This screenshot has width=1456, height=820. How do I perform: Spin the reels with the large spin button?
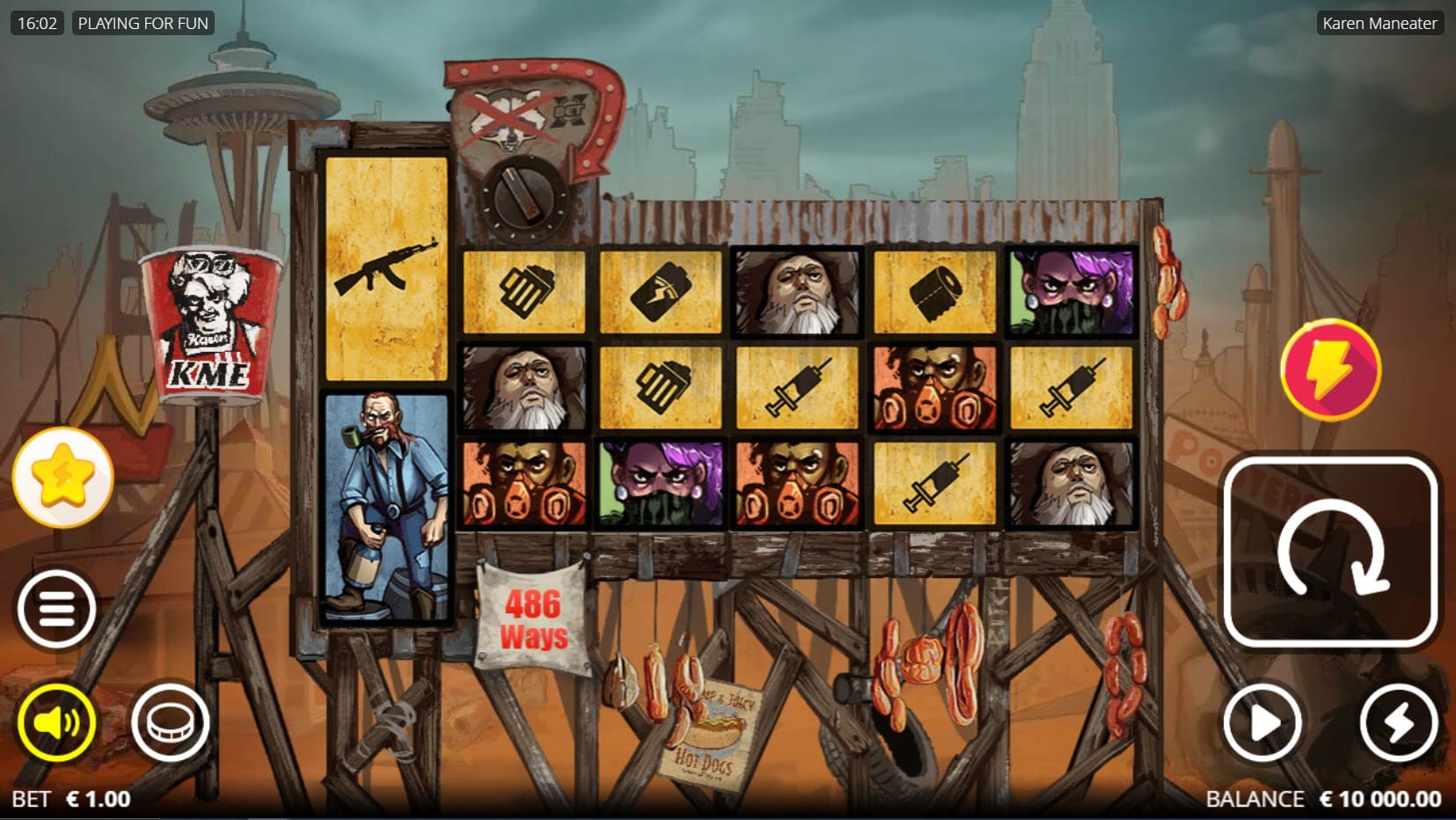point(1330,553)
